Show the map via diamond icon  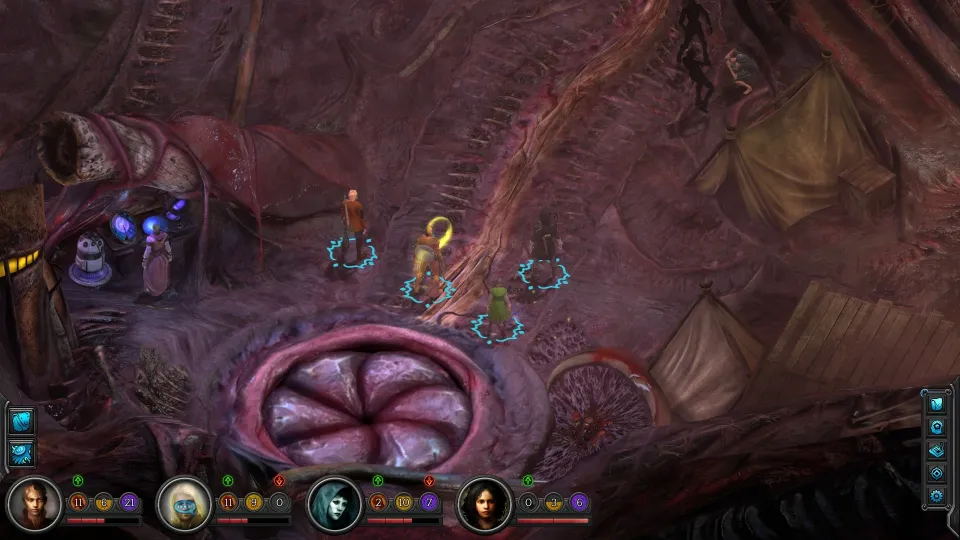(x=937, y=473)
